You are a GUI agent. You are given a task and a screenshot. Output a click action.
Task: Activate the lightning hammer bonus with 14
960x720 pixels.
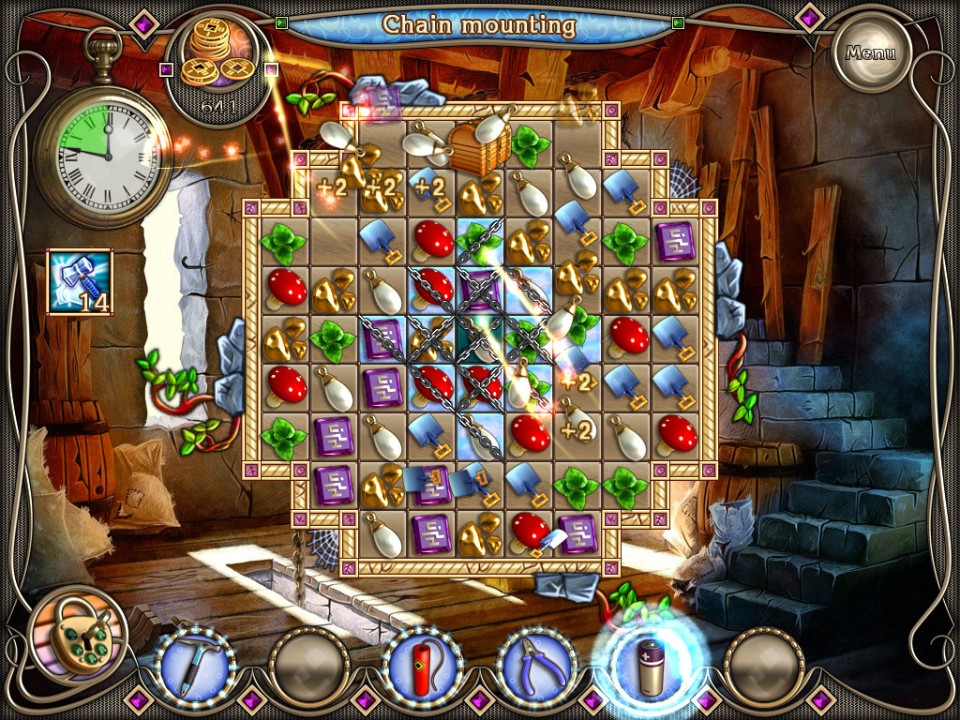[80, 282]
